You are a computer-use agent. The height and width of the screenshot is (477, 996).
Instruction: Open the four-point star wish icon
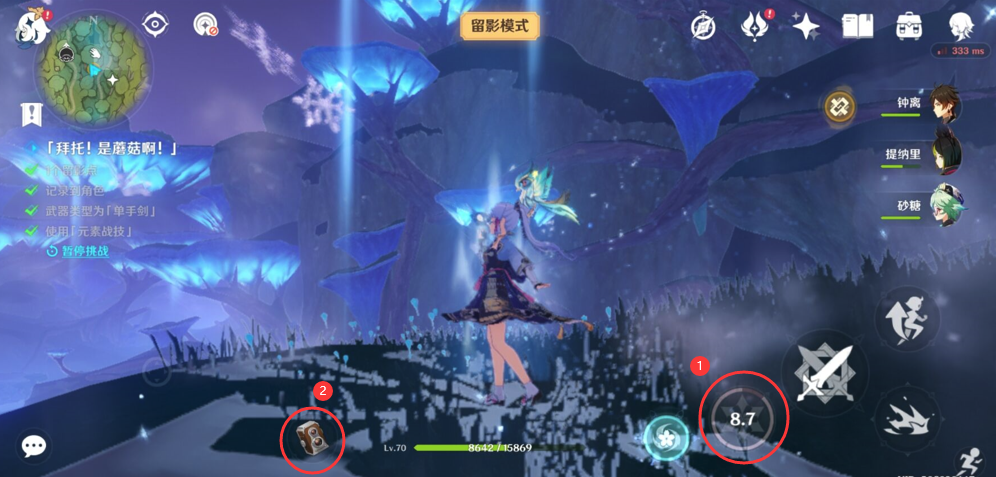click(806, 27)
